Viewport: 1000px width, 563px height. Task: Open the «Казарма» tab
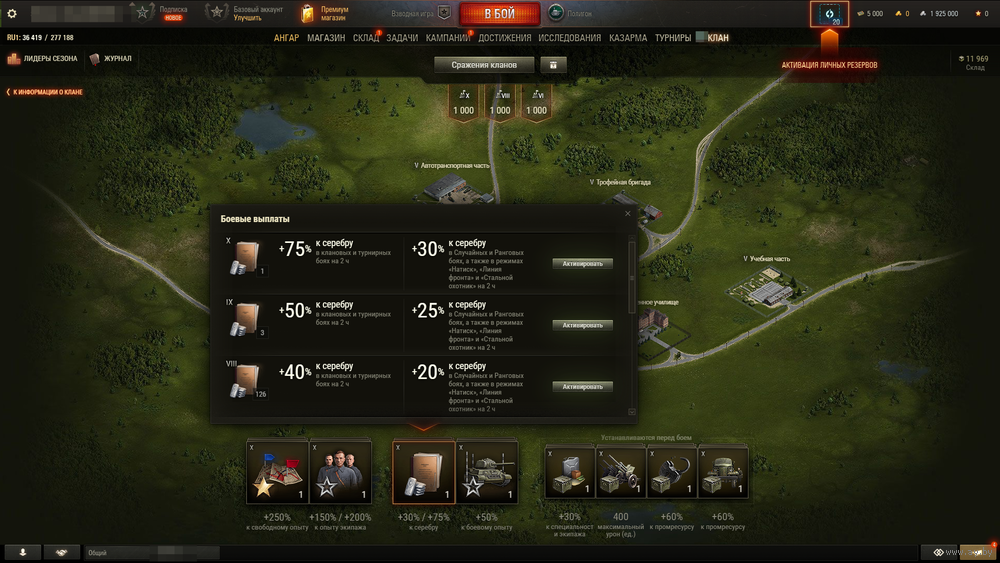pyautogui.click(x=628, y=38)
